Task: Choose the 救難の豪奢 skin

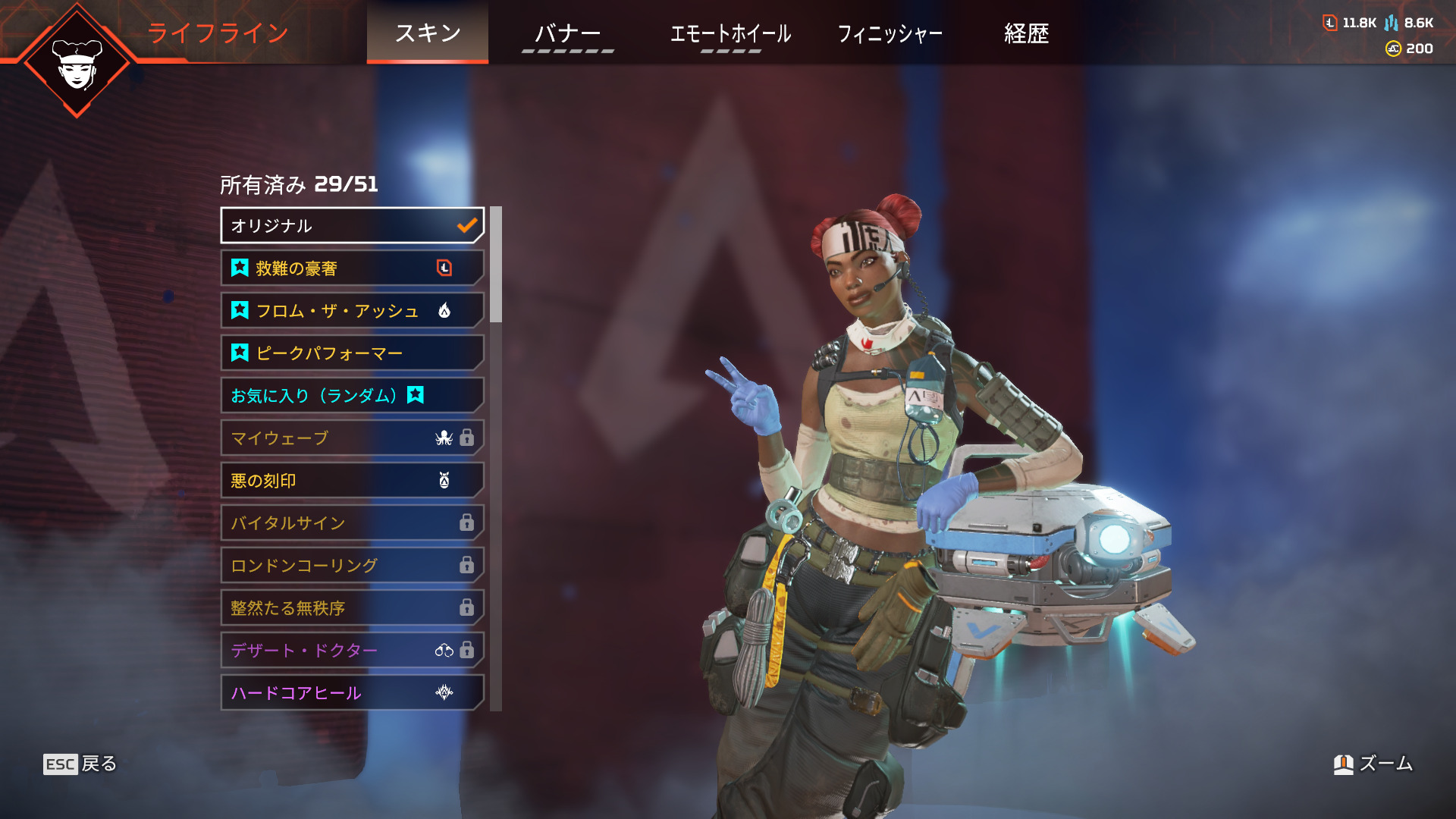Action: [x=352, y=268]
